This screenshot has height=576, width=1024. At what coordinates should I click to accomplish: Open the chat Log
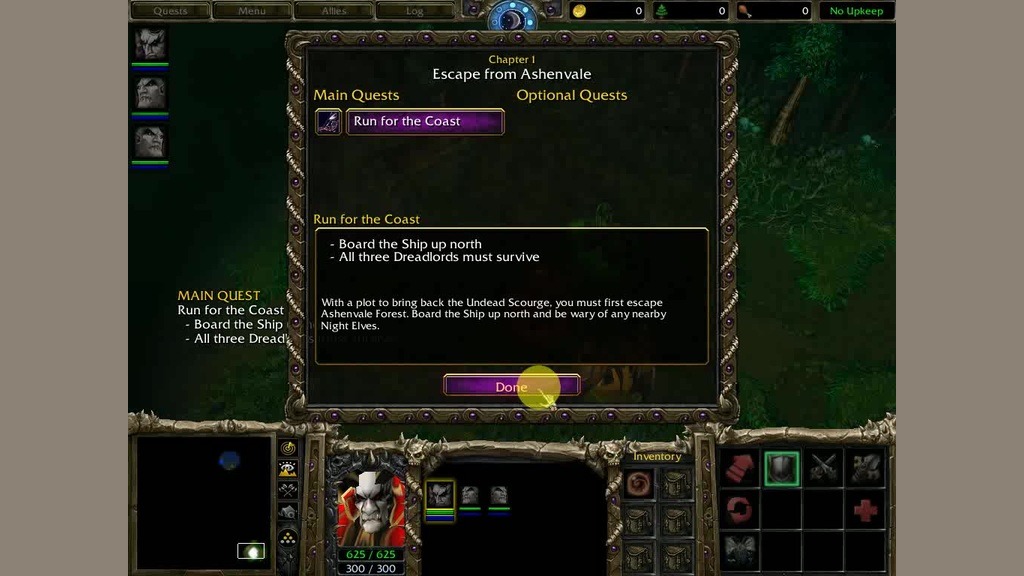(415, 11)
